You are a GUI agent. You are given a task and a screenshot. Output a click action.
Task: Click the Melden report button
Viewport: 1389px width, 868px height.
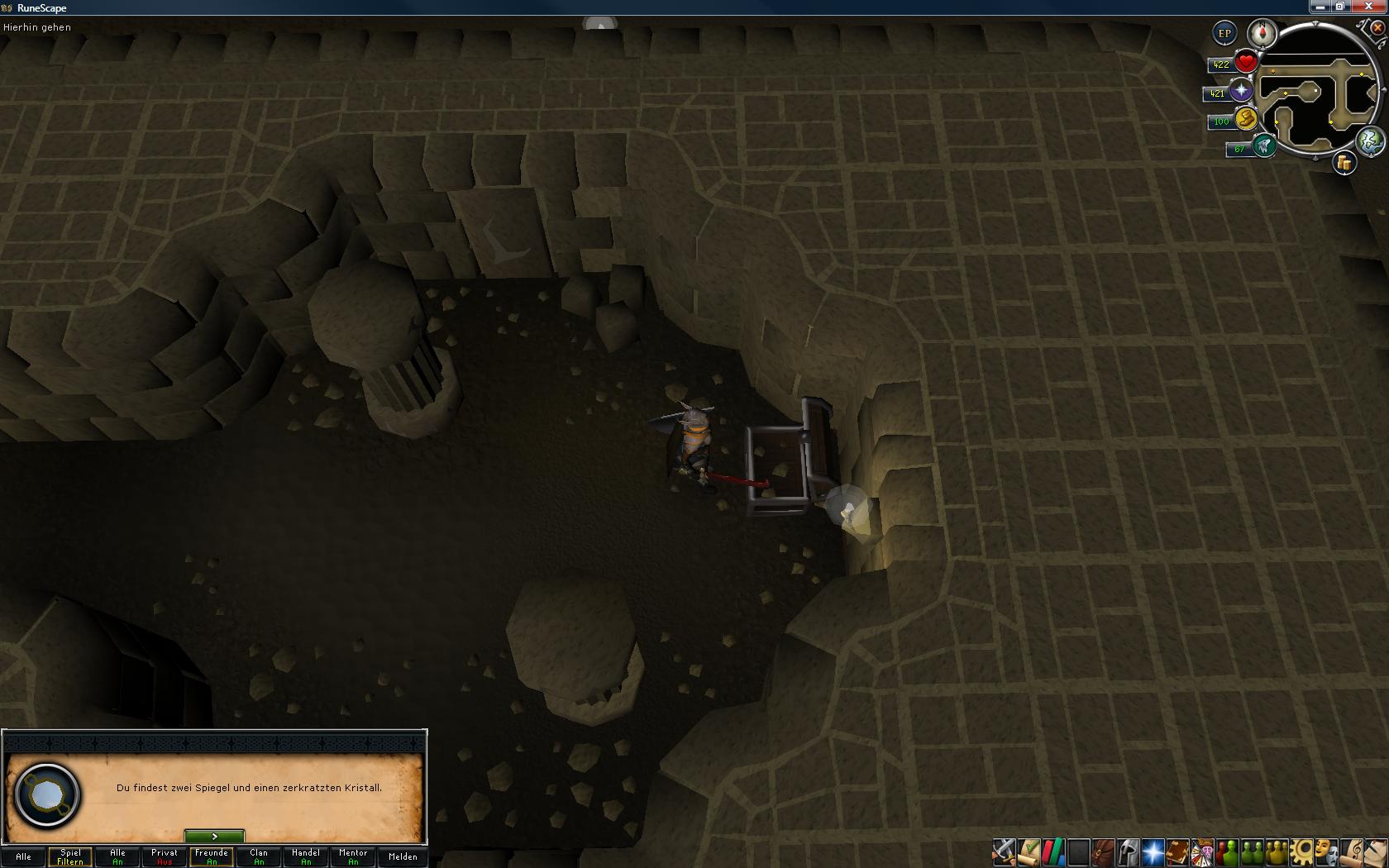point(403,856)
